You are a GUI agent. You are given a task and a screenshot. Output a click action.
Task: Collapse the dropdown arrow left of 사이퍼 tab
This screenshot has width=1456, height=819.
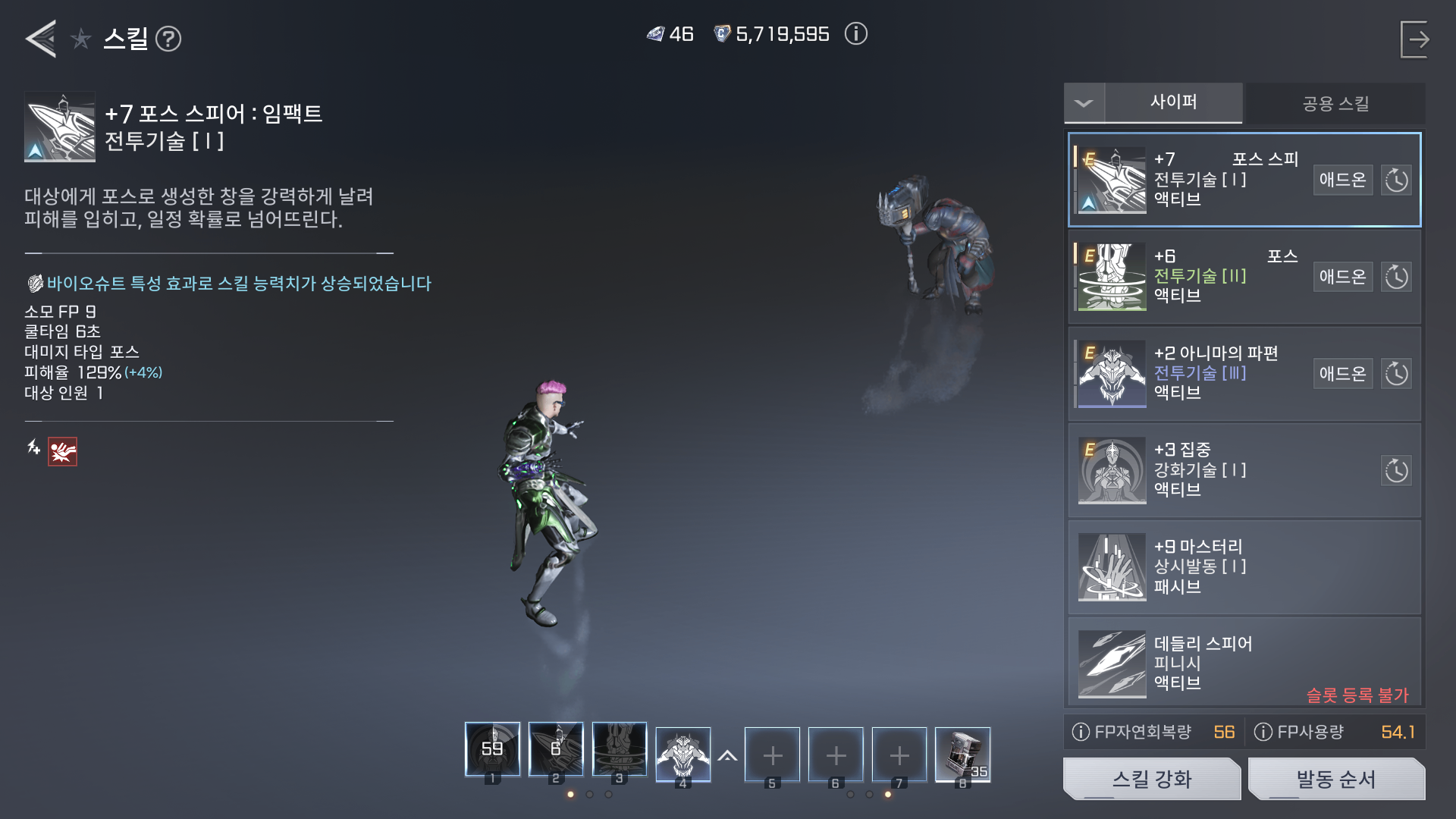pos(1084,103)
